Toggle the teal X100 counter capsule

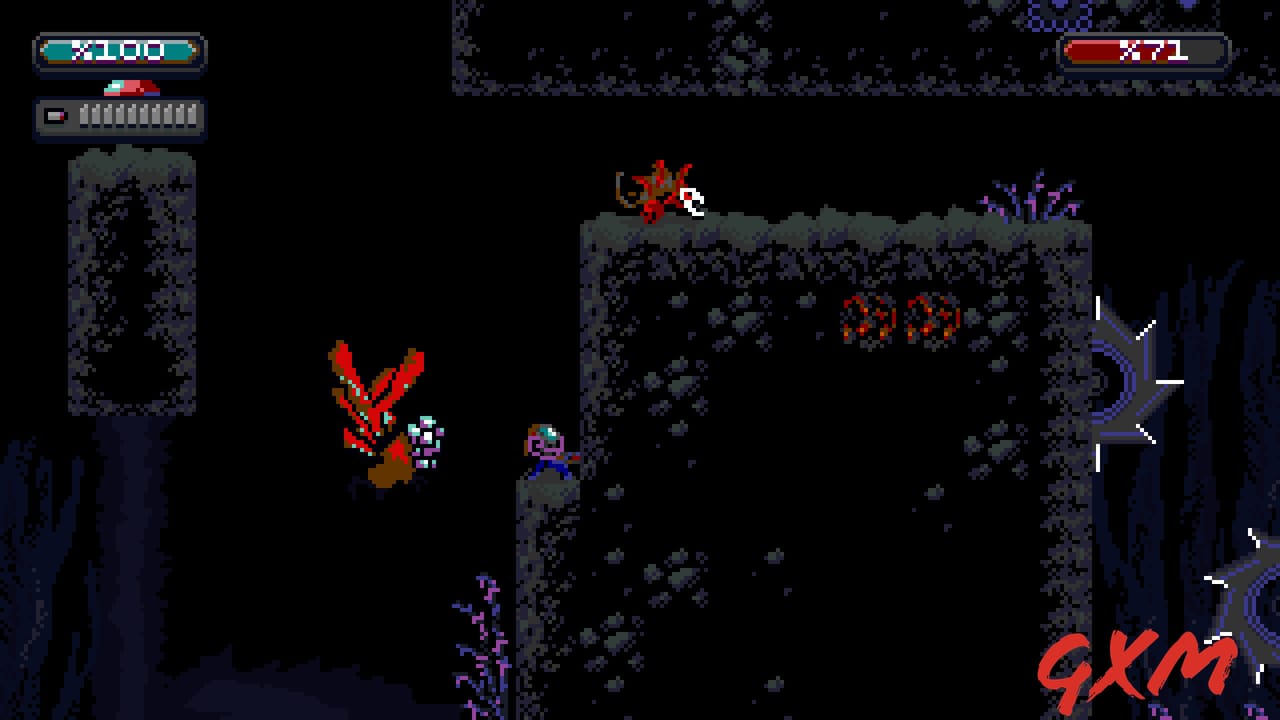120,50
